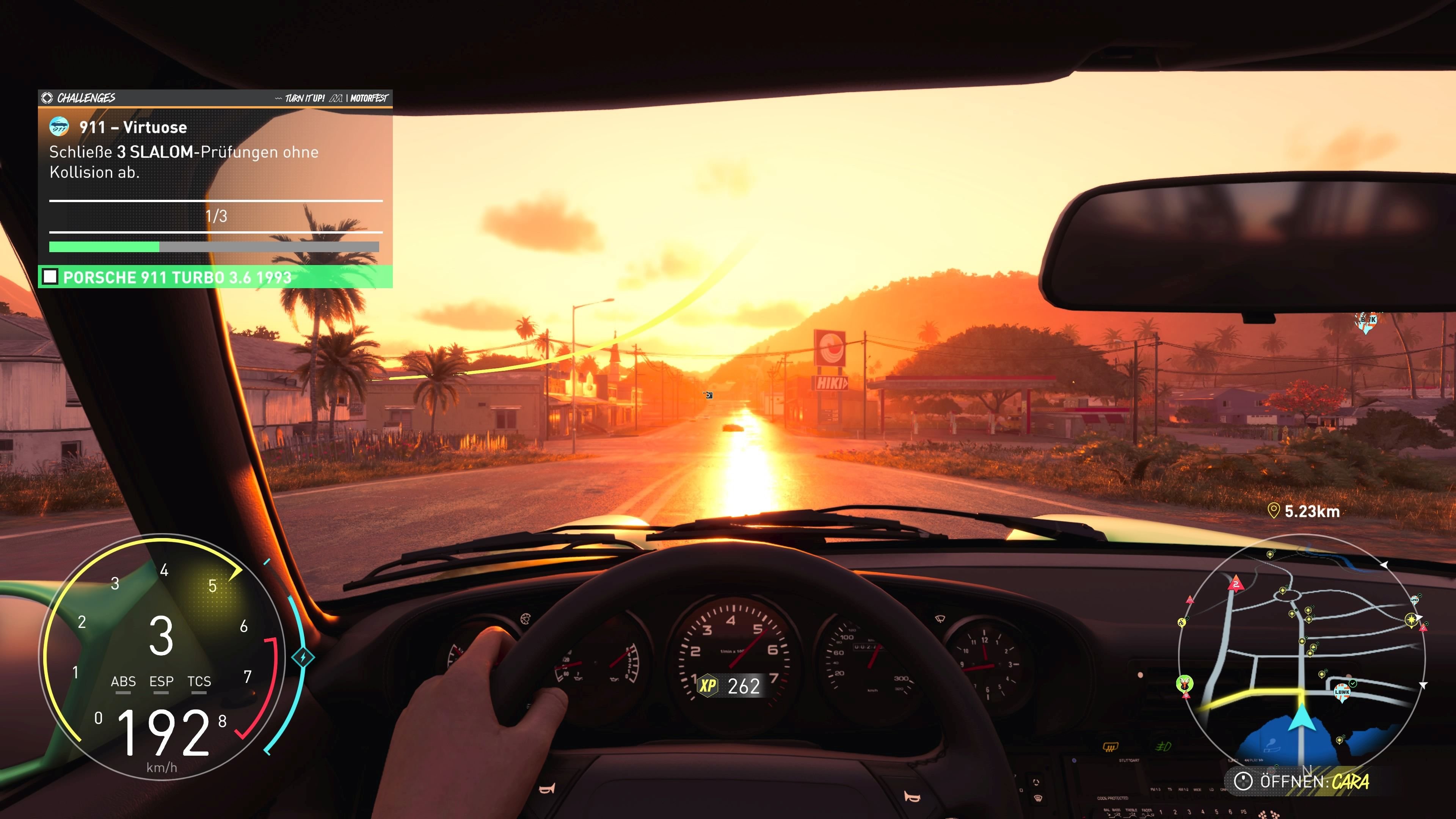Select the green animal-face marker on the minimap
The width and height of the screenshot is (1456, 819).
tap(1185, 683)
